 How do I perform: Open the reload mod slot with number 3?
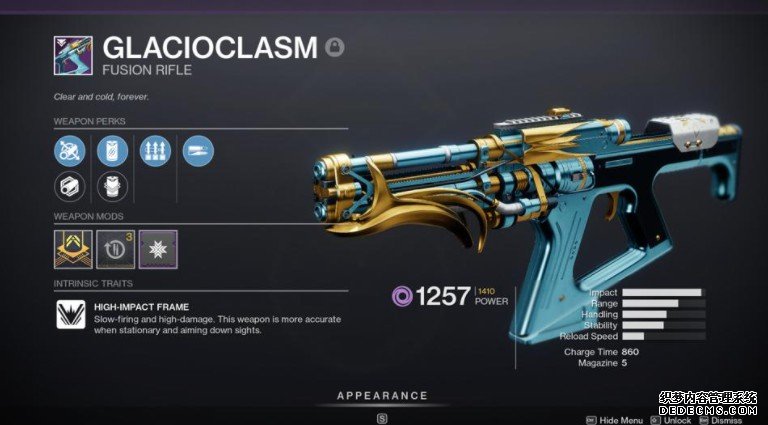(114, 250)
